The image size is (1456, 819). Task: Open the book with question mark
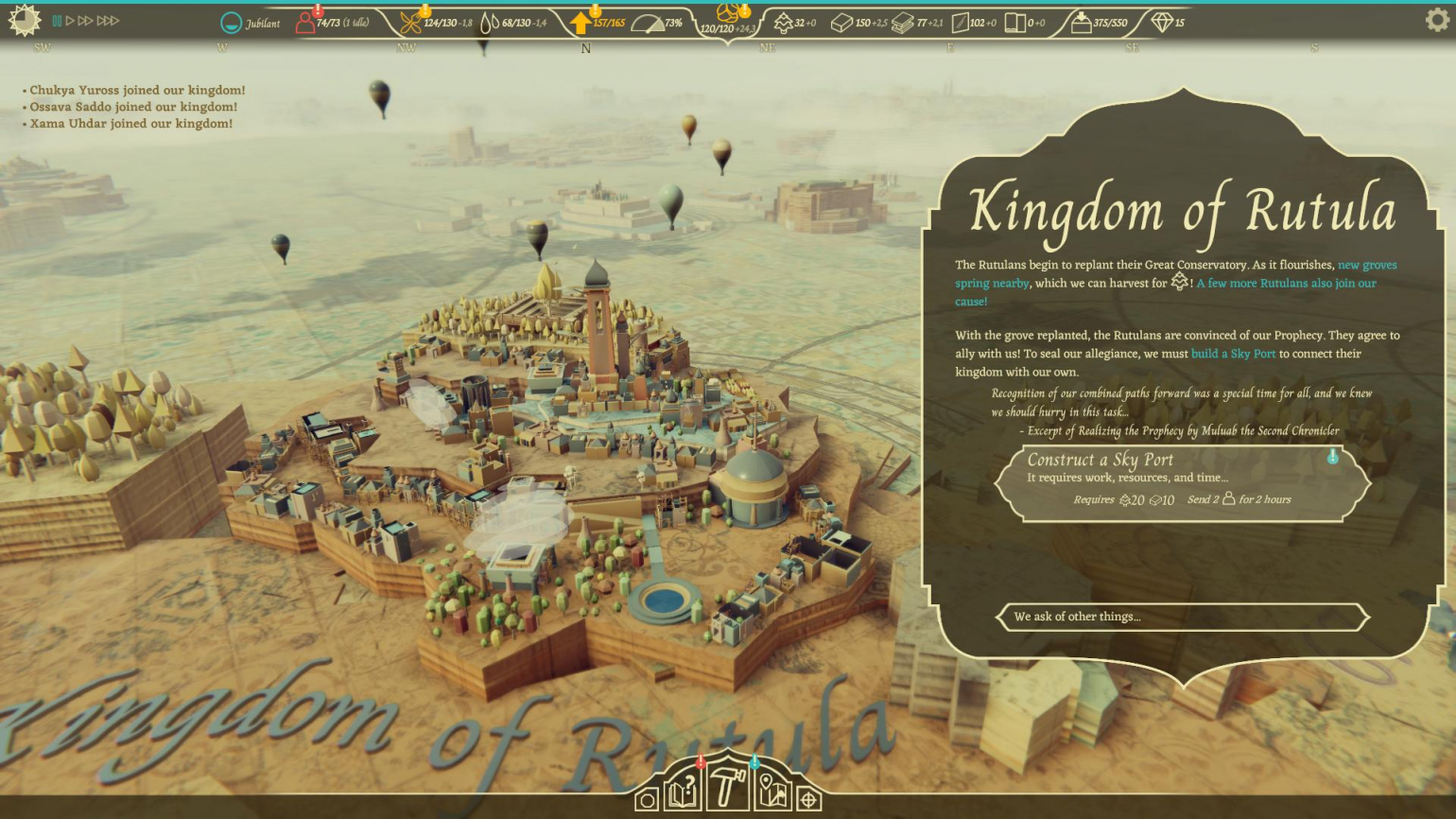[x=684, y=792]
